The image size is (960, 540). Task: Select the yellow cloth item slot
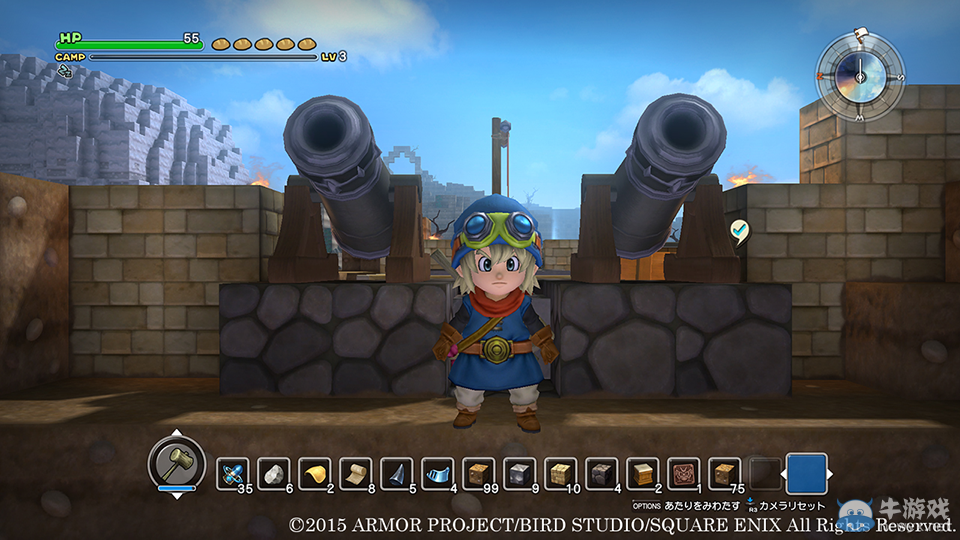(x=315, y=473)
